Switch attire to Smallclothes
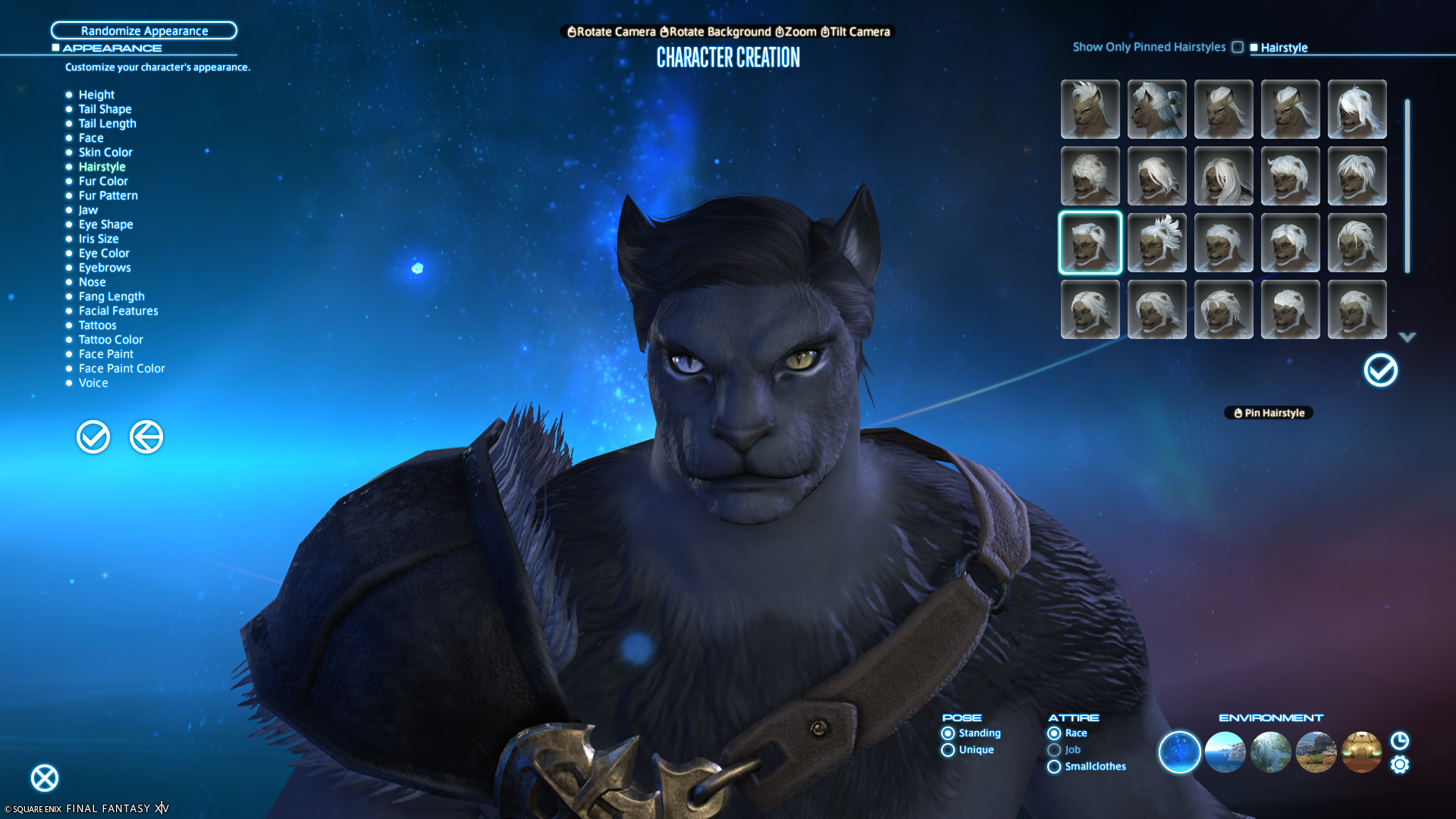1456x819 pixels. 1054,767
